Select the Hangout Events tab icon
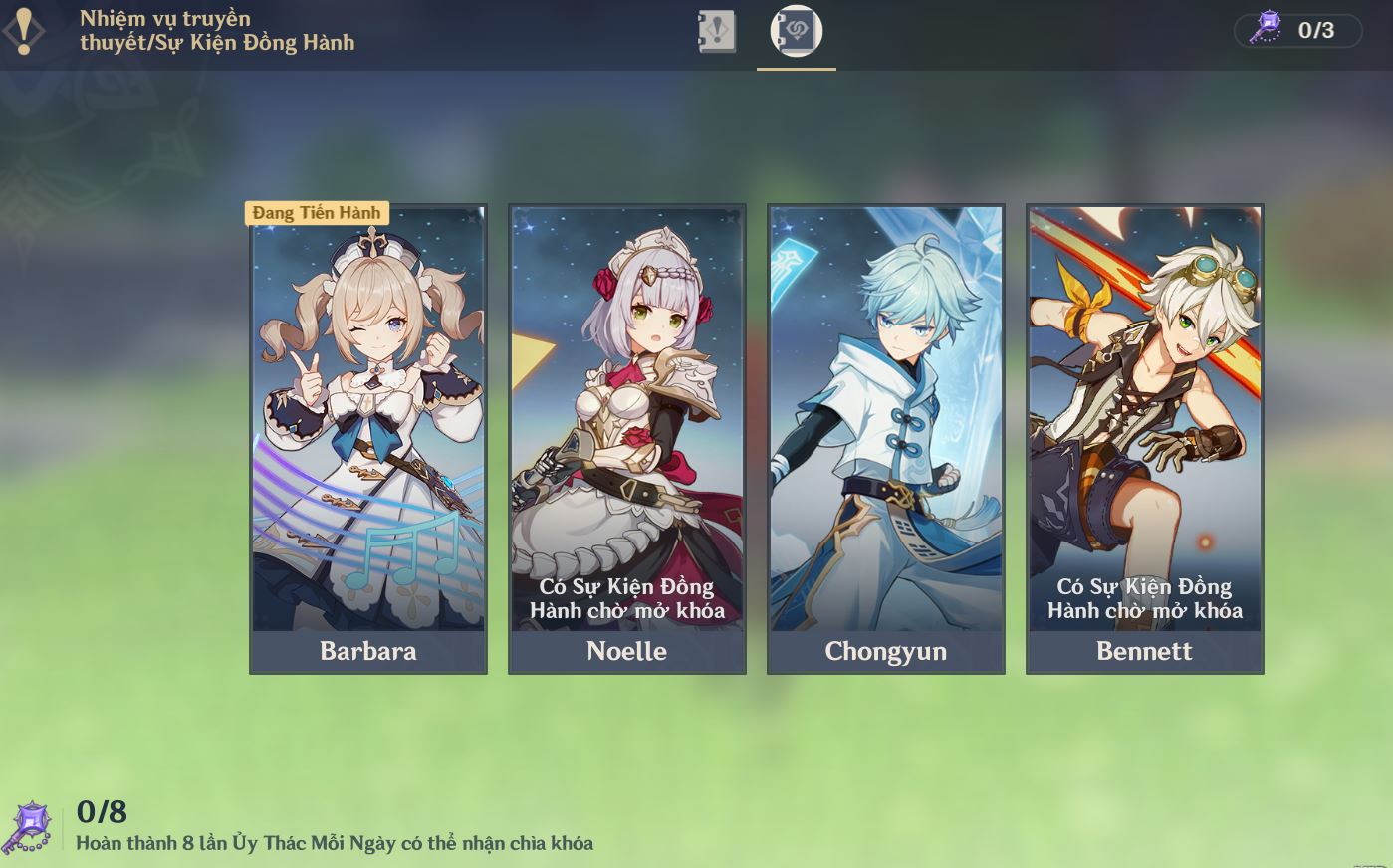 click(x=796, y=32)
